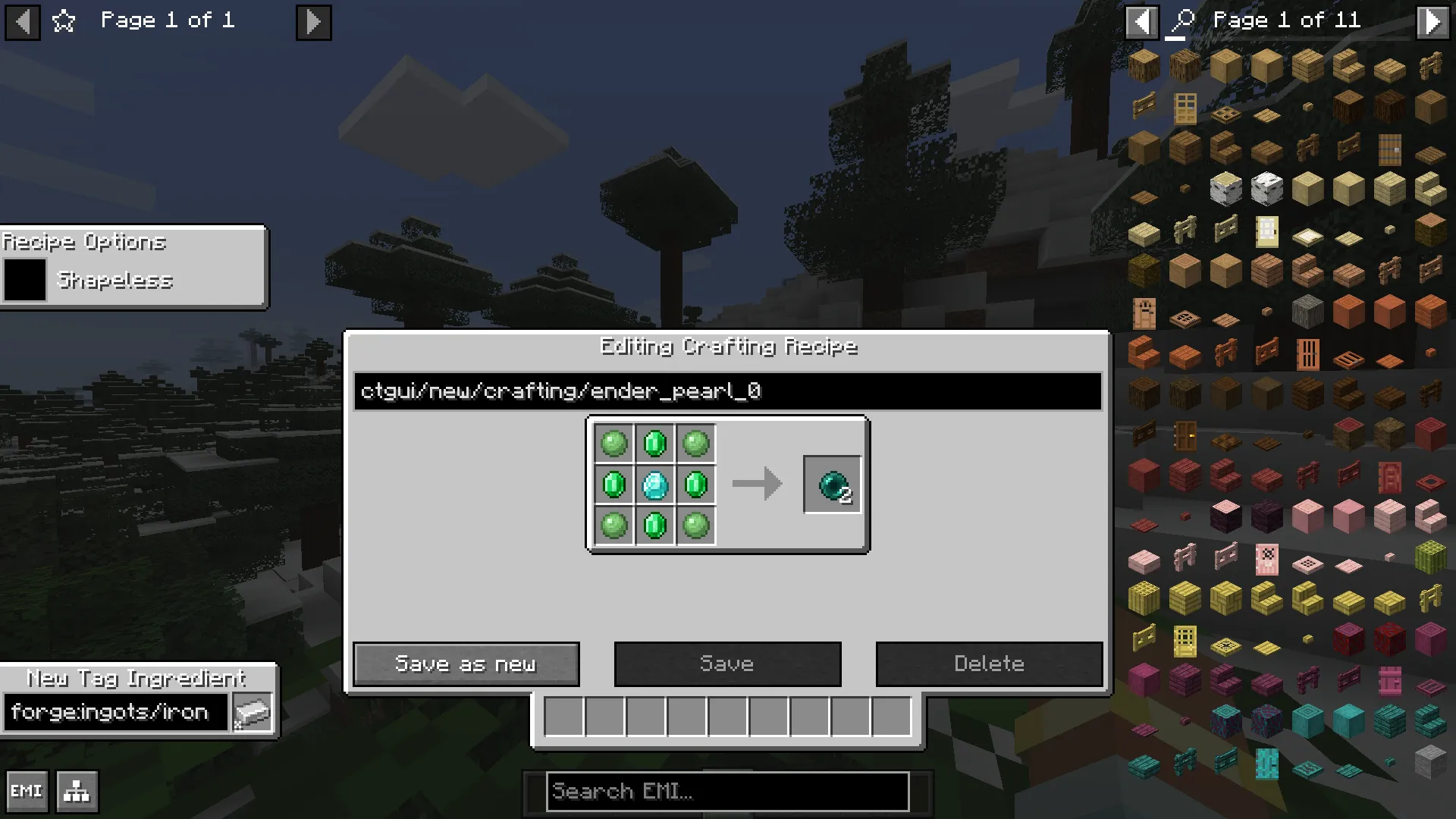Click the ctgui/new/crafting/ender_pearl_0 name field
The image size is (1456, 819).
726,391
